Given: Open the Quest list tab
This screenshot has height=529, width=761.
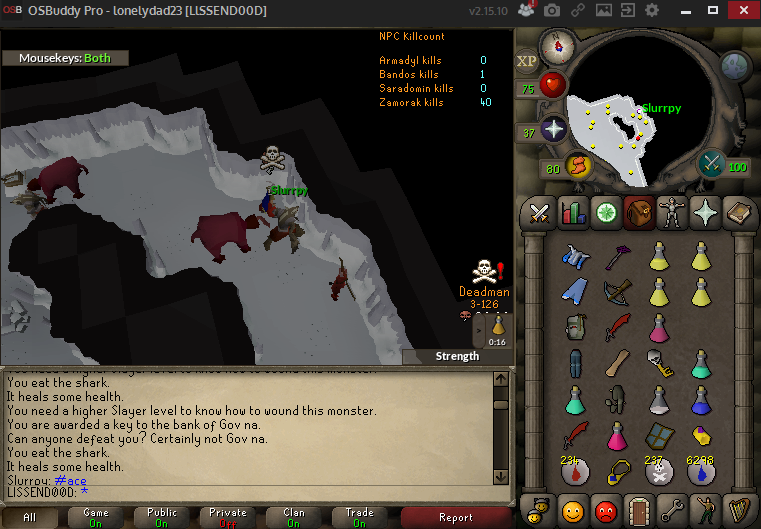Looking at the screenshot, I should click(606, 212).
